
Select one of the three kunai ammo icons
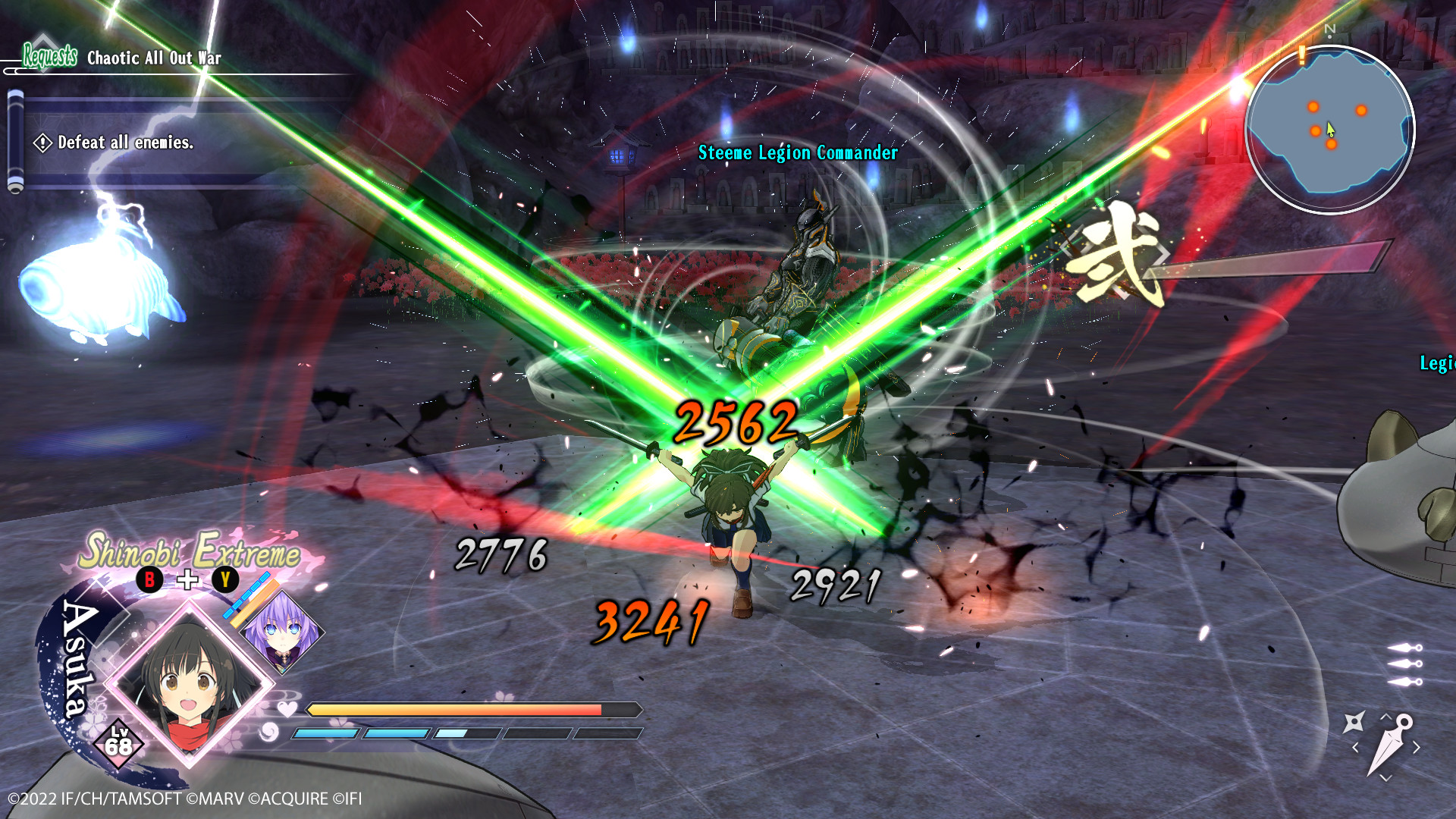point(1407,664)
